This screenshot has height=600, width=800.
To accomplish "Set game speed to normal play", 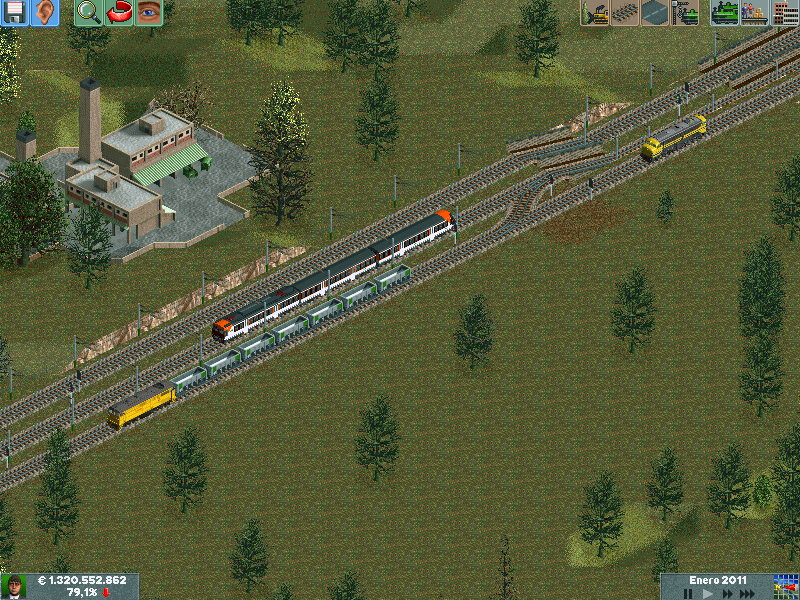I will [x=707, y=594].
